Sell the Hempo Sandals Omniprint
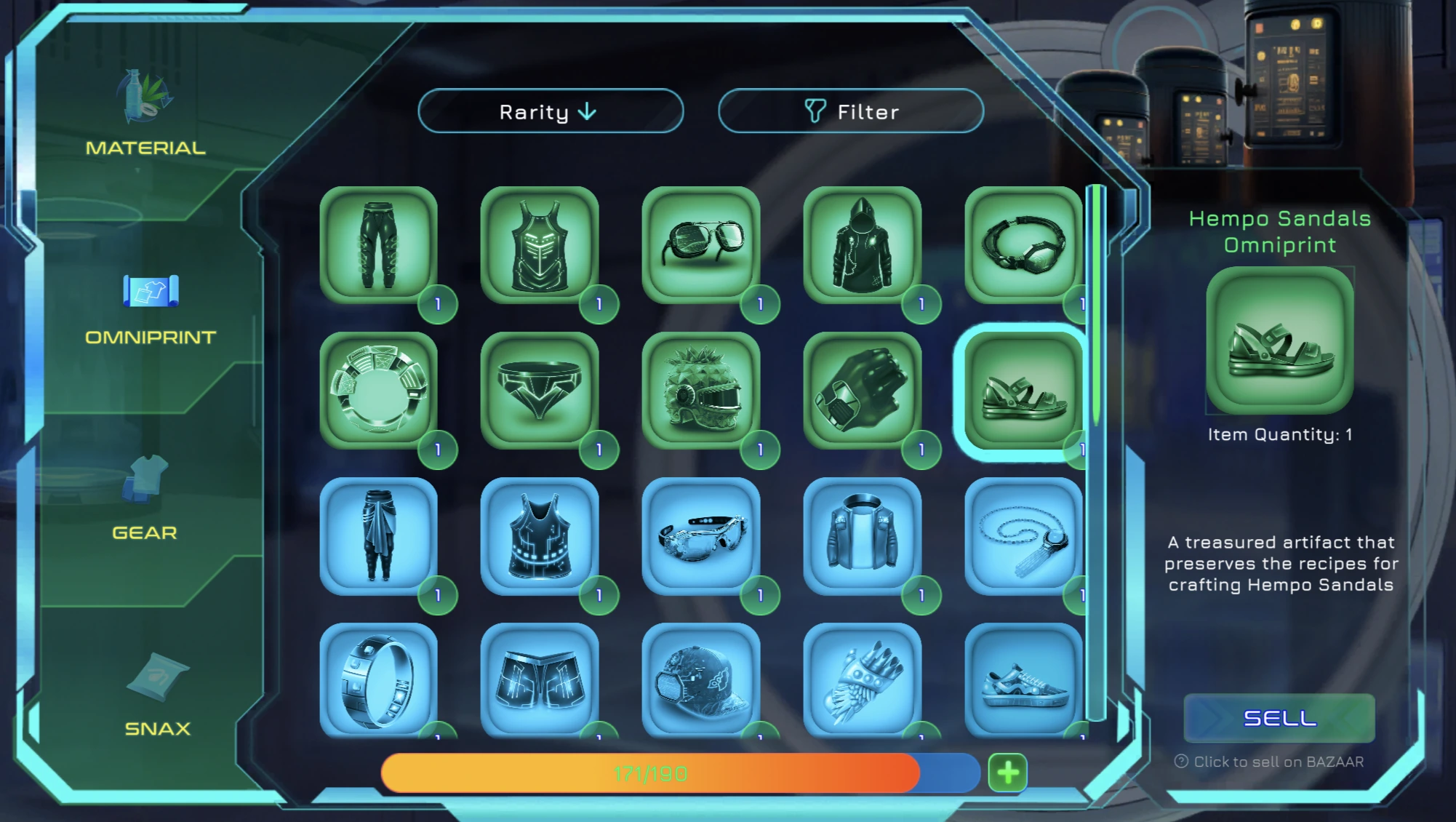 pos(1279,718)
